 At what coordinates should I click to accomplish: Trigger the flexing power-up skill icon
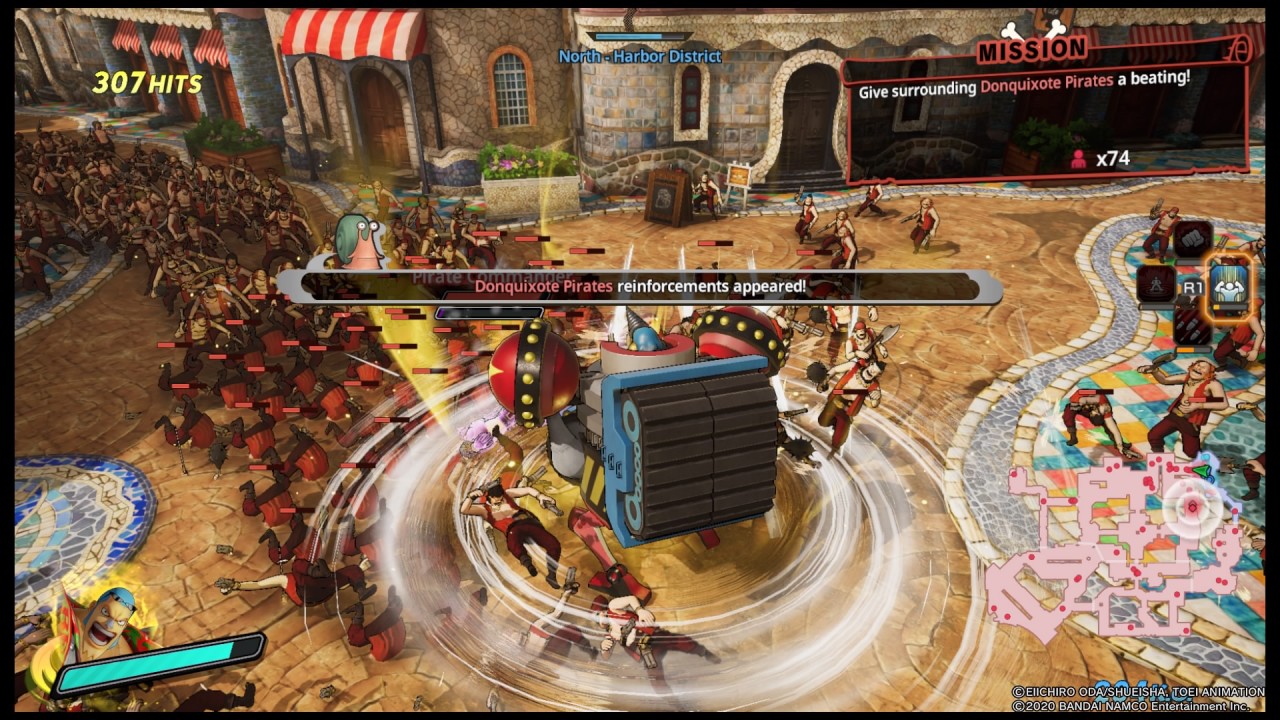1228,284
